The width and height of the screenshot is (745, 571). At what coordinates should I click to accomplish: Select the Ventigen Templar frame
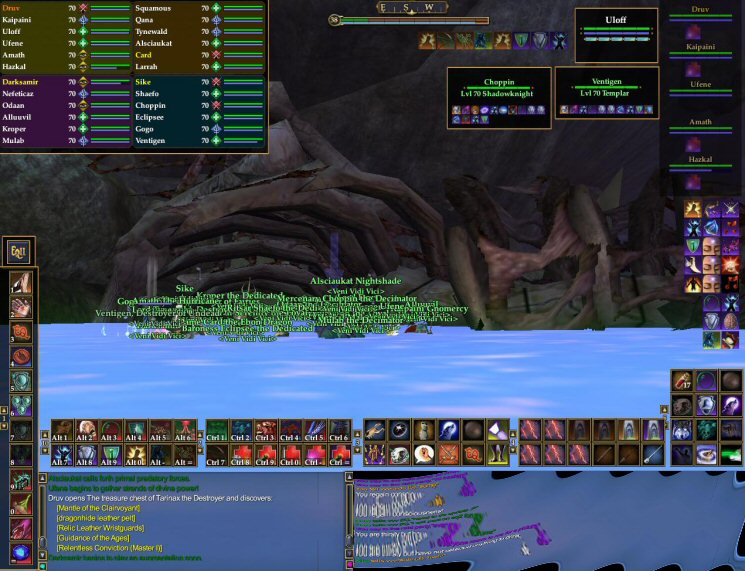607,91
